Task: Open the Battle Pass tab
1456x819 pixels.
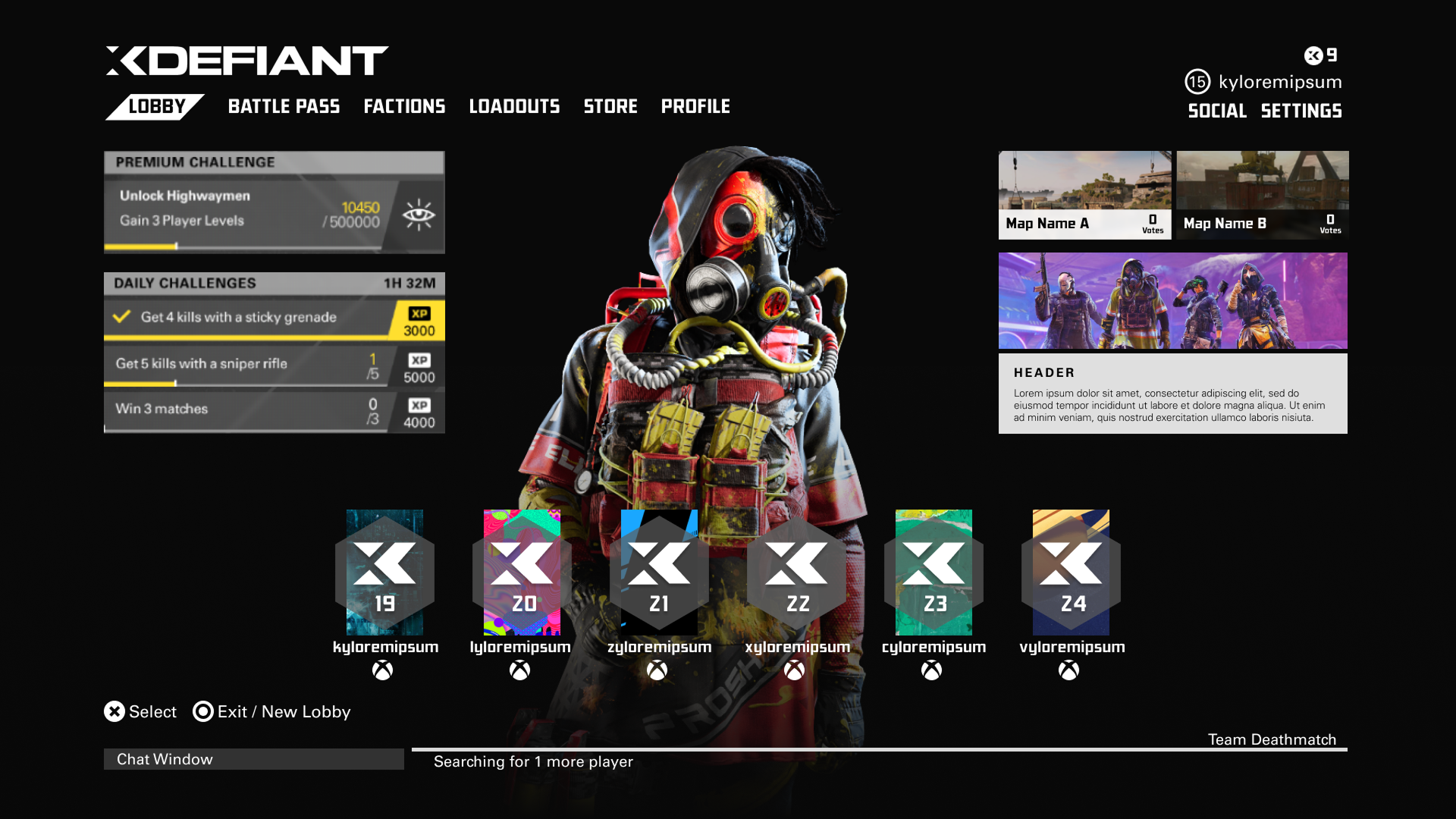Action: pos(284,107)
